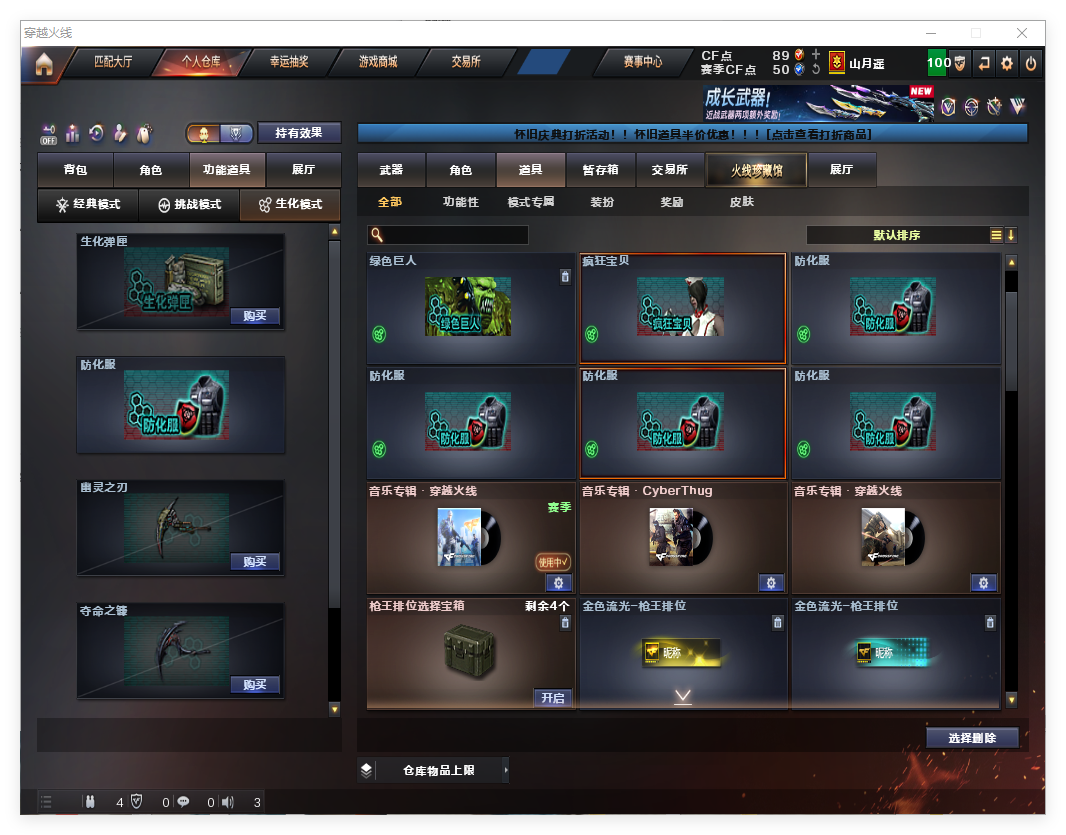
Task: Select the 挑战模式 challenge mode tab
Action: 190,205
